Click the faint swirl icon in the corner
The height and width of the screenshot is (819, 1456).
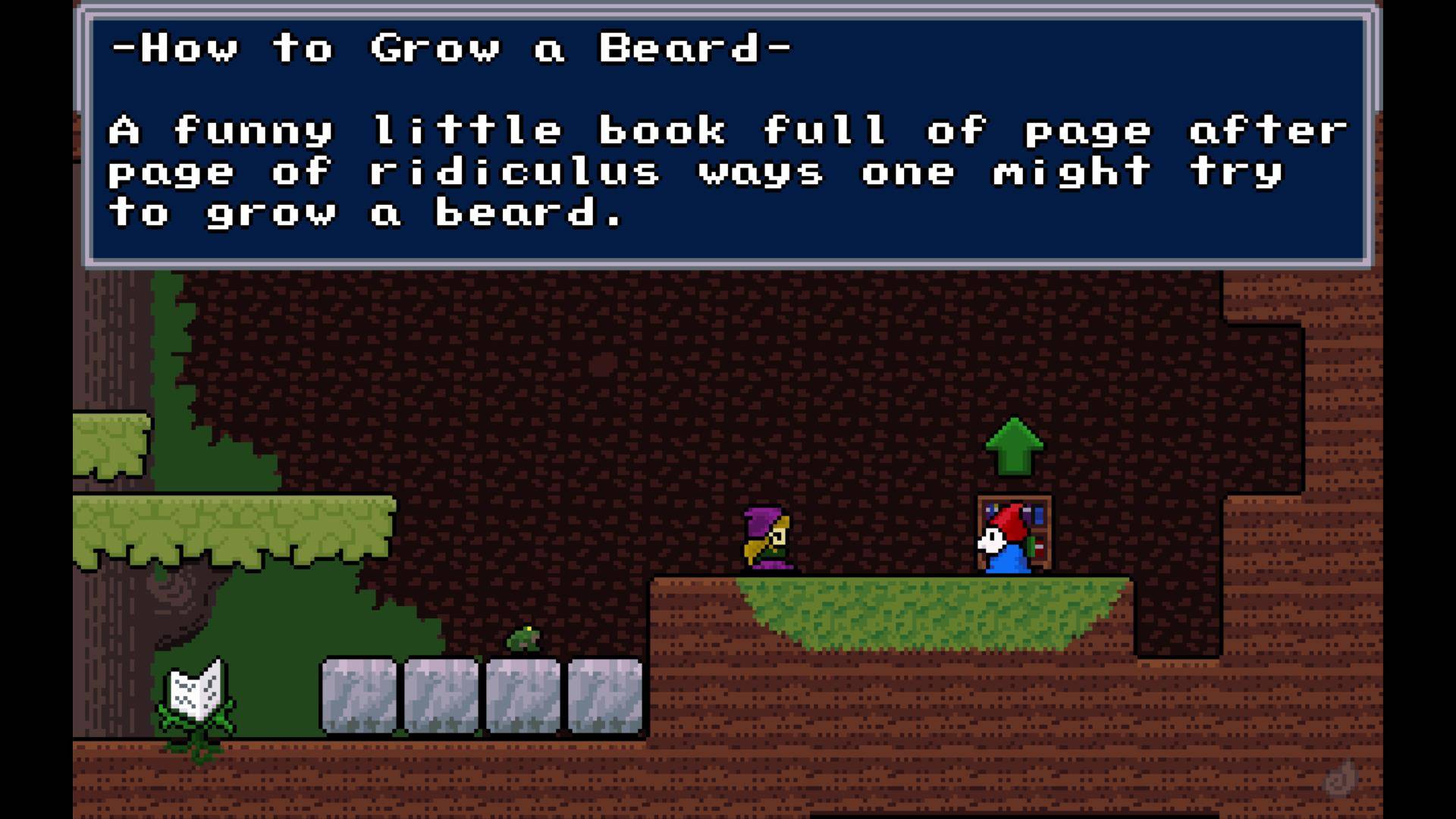point(1340,779)
